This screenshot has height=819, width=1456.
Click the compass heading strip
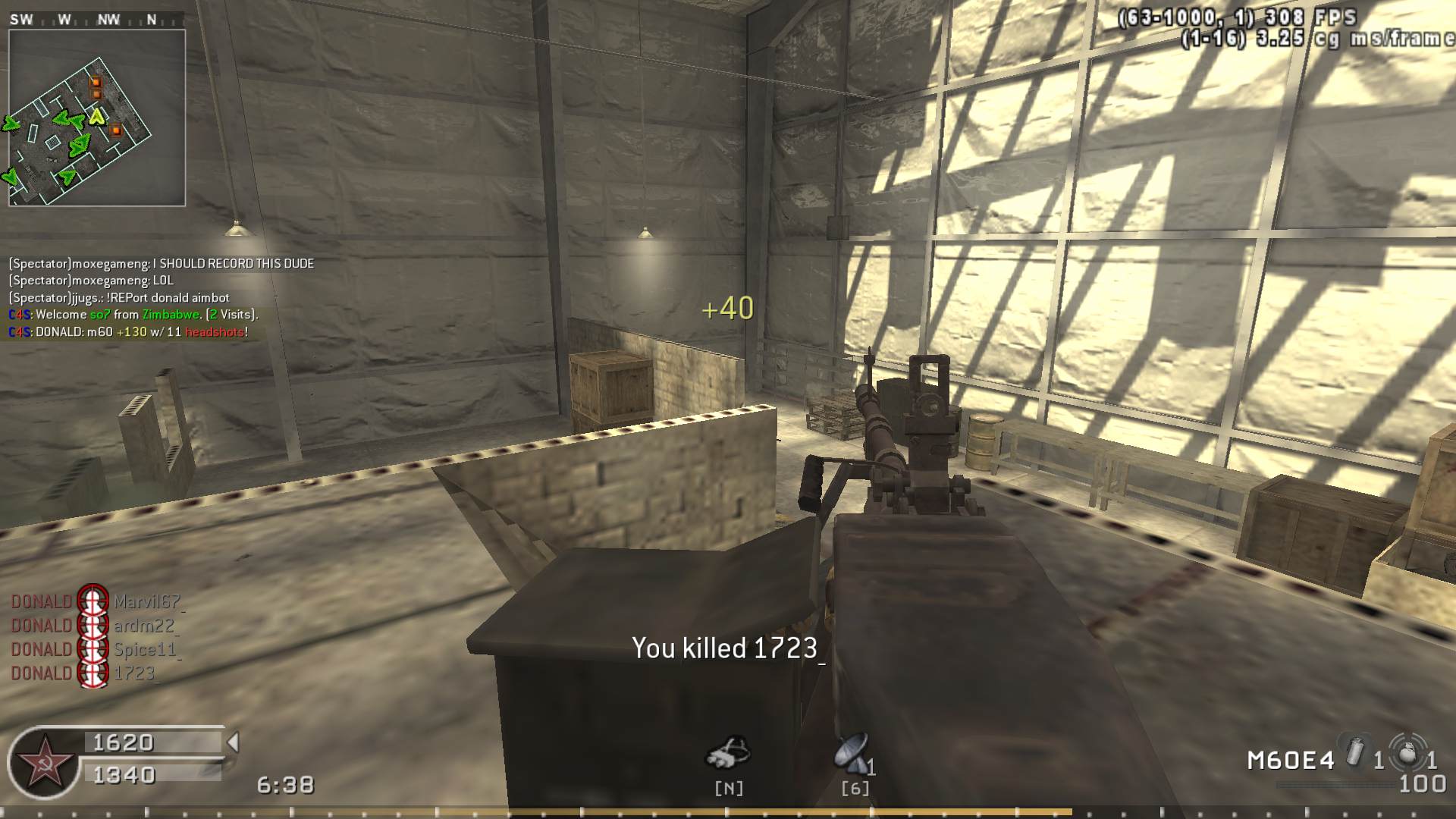coord(96,20)
